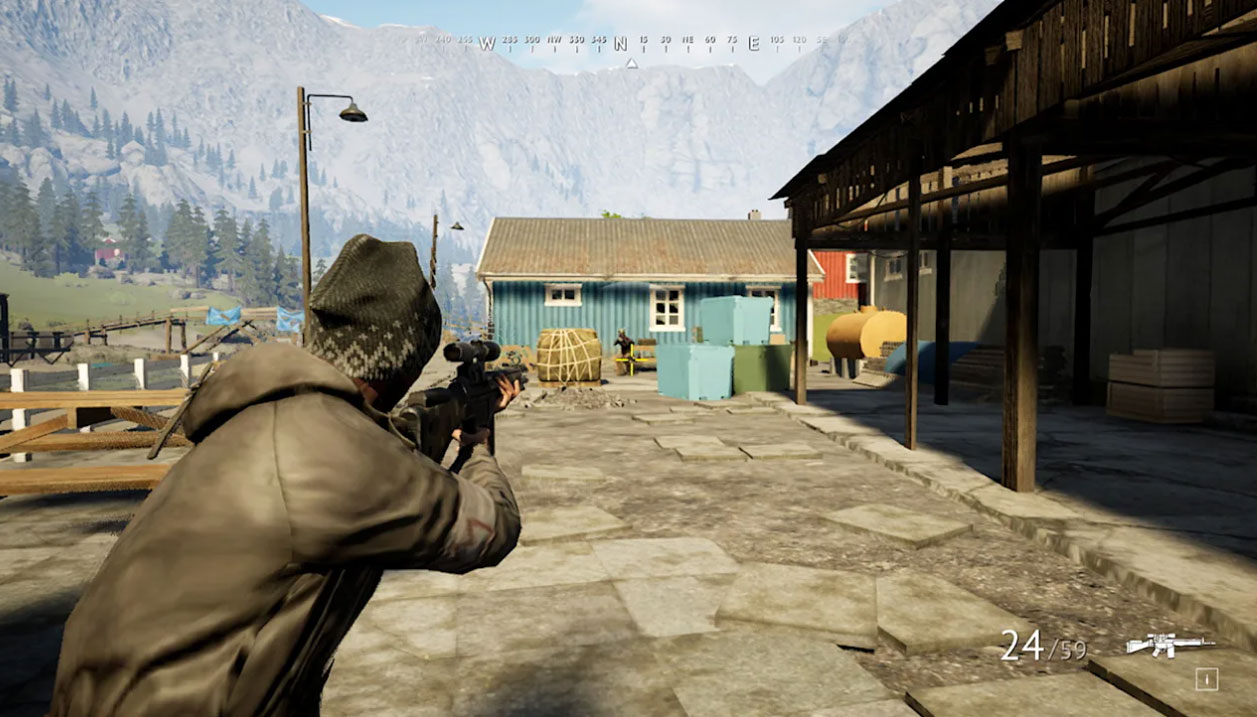This screenshot has width=1257, height=717.
Task: Click the N marker on the compass
Action: pos(620,43)
